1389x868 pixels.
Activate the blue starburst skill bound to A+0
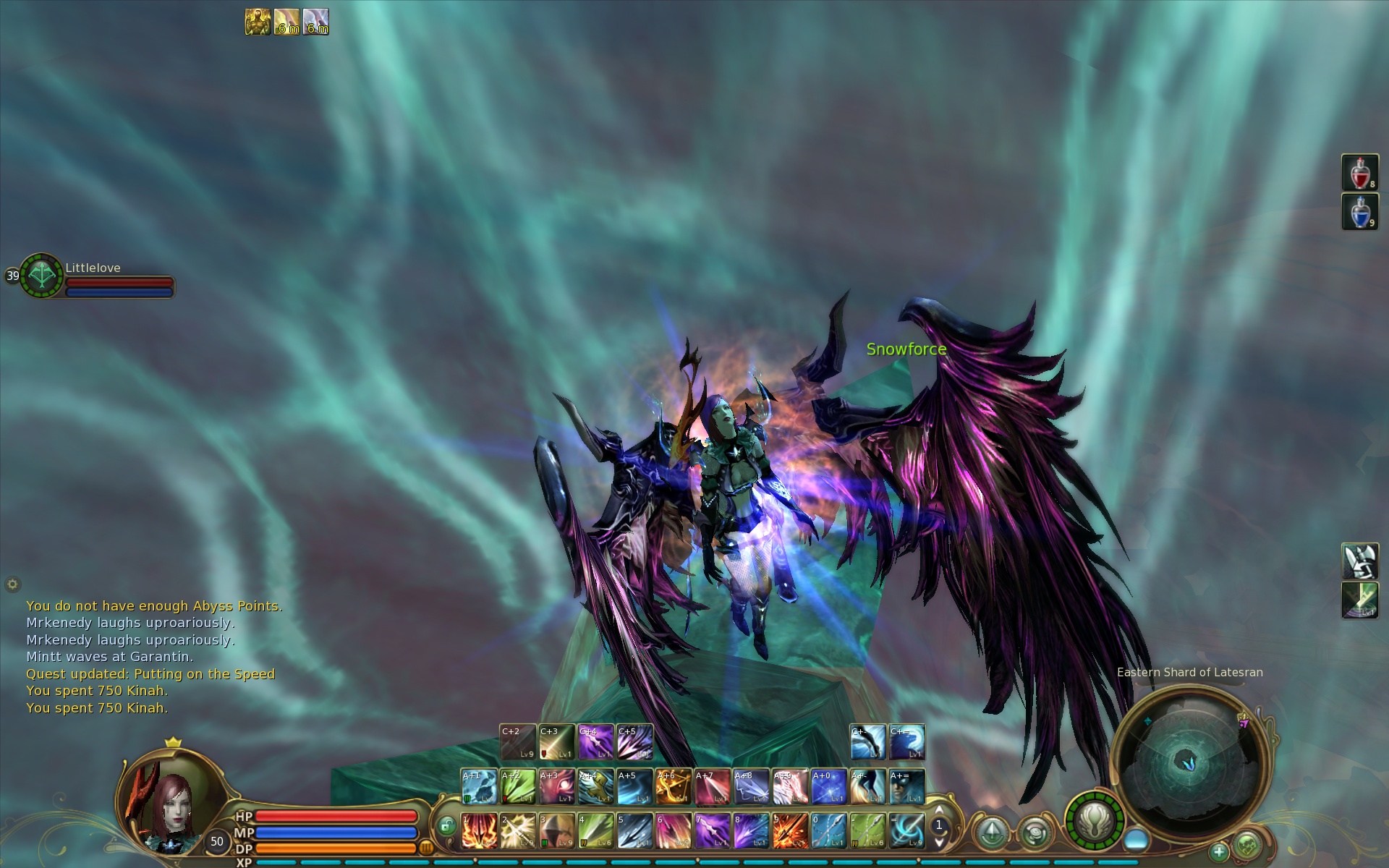[x=829, y=786]
